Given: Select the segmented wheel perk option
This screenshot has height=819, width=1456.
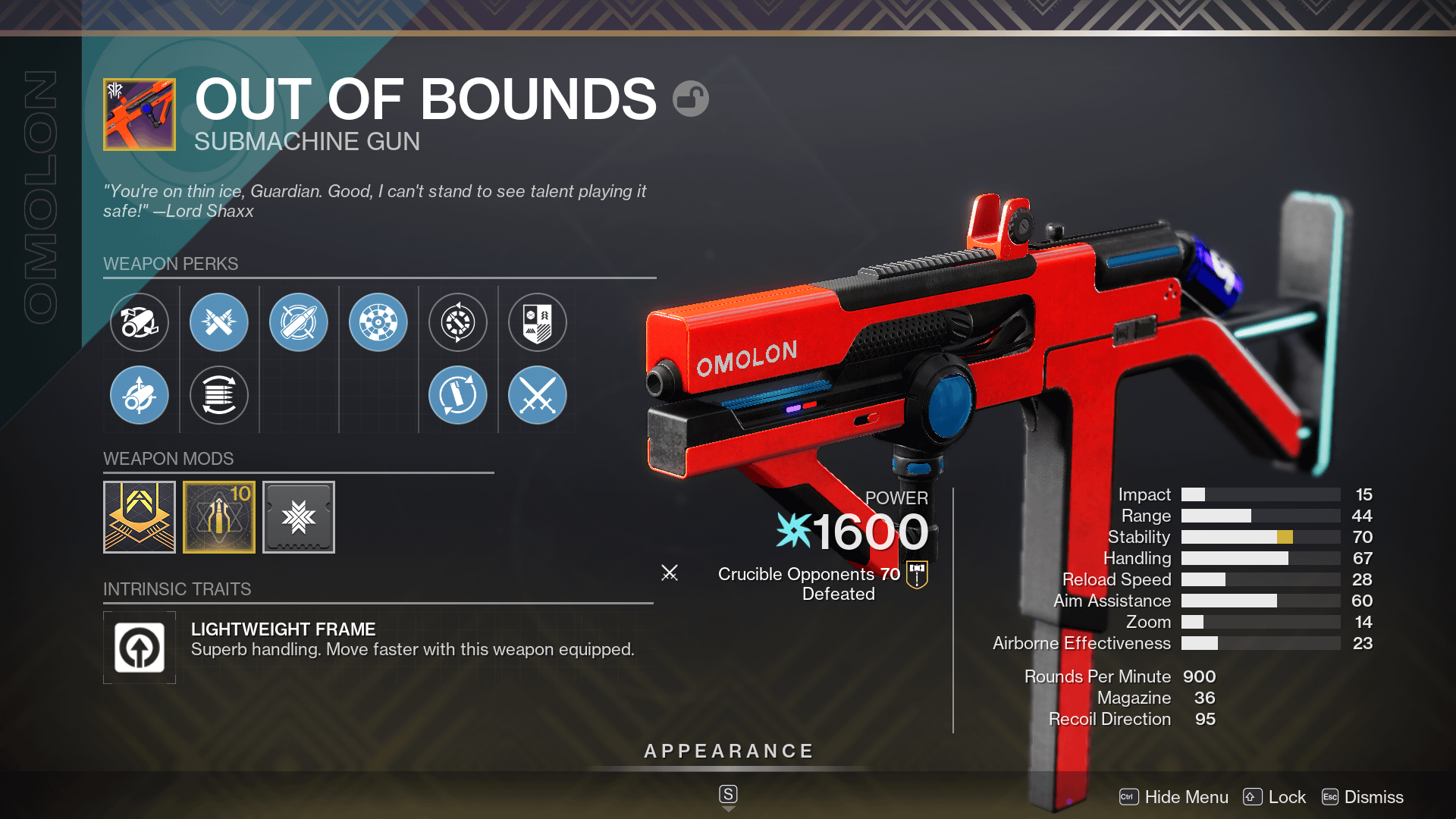Looking at the screenshot, I should [378, 322].
